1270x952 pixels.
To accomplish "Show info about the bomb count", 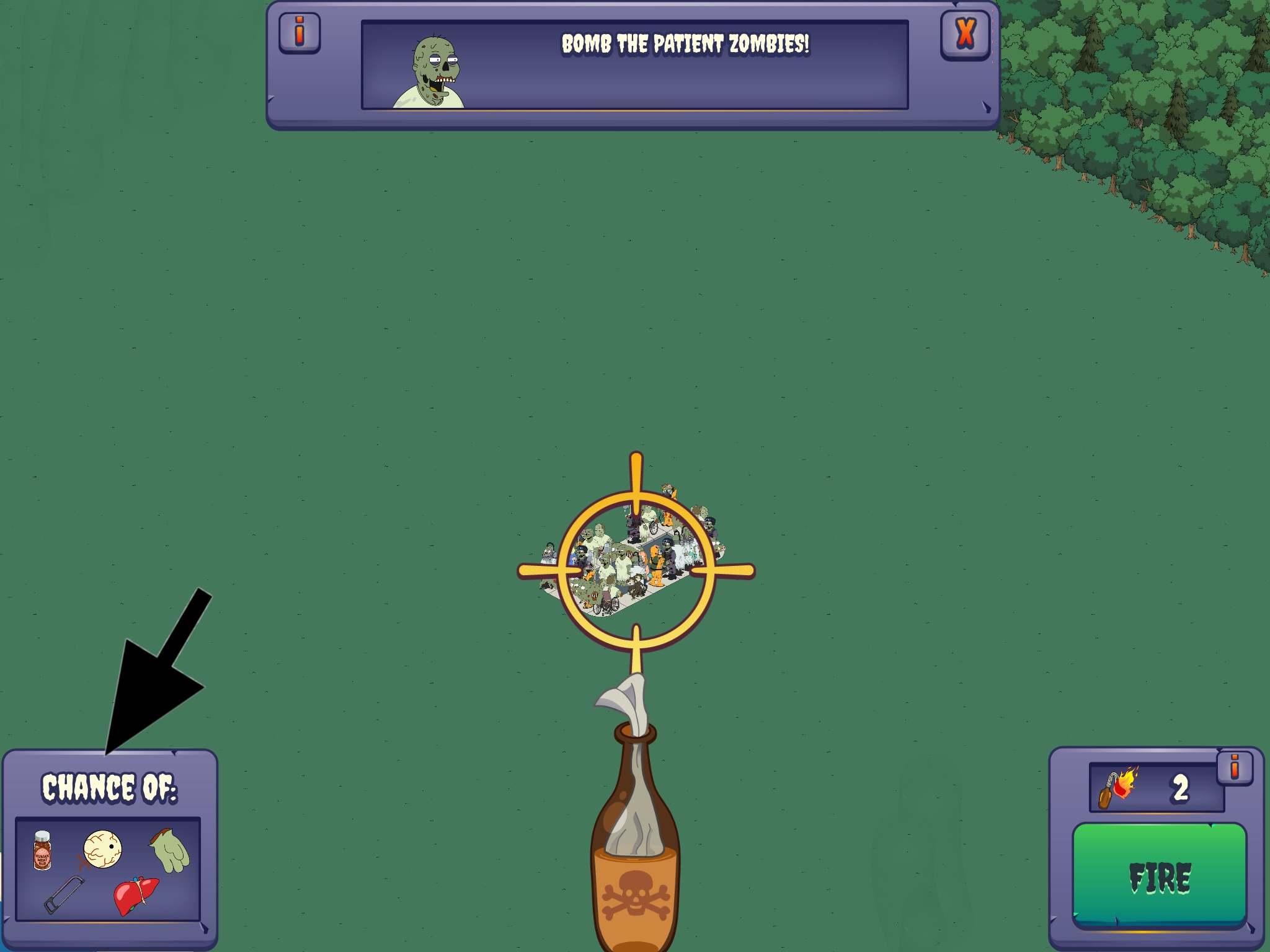I will (1234, 769).
